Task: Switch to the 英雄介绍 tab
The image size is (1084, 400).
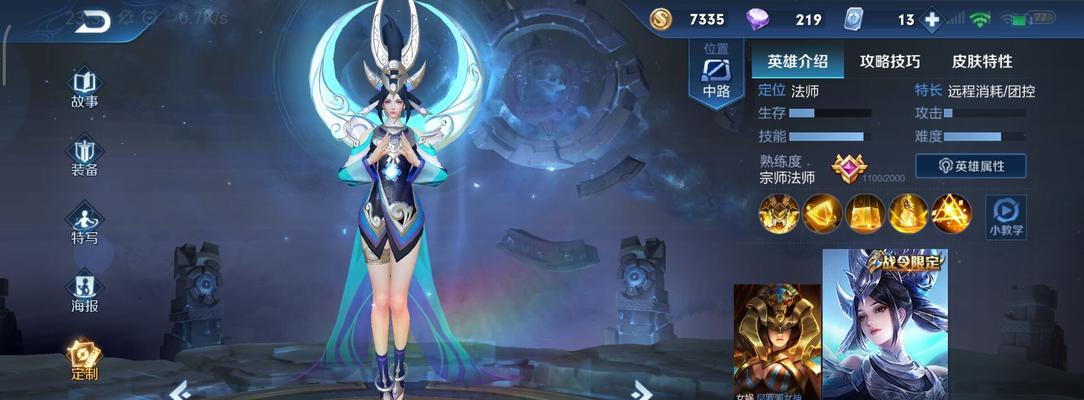Action: coord(797,61)
